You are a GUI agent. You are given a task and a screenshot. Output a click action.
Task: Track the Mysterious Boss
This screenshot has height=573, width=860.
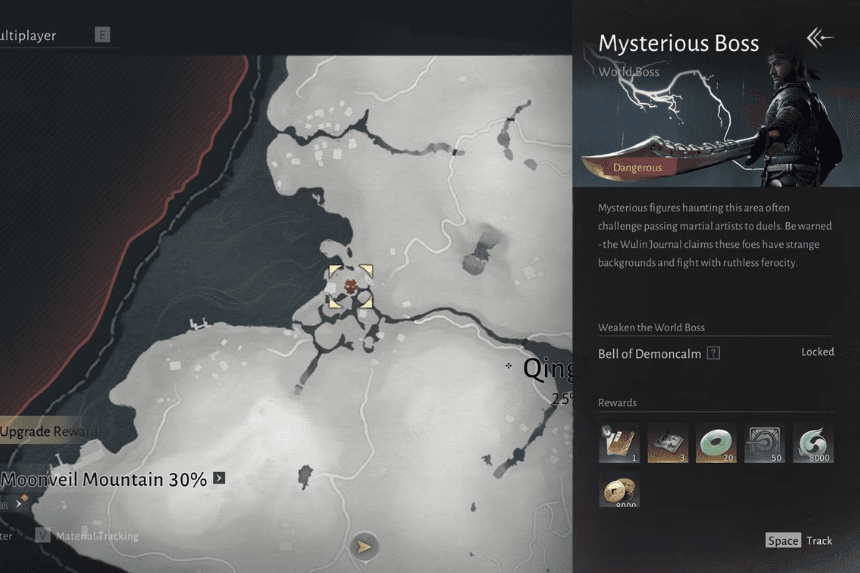pyautogui.click(x=799, y=541)
